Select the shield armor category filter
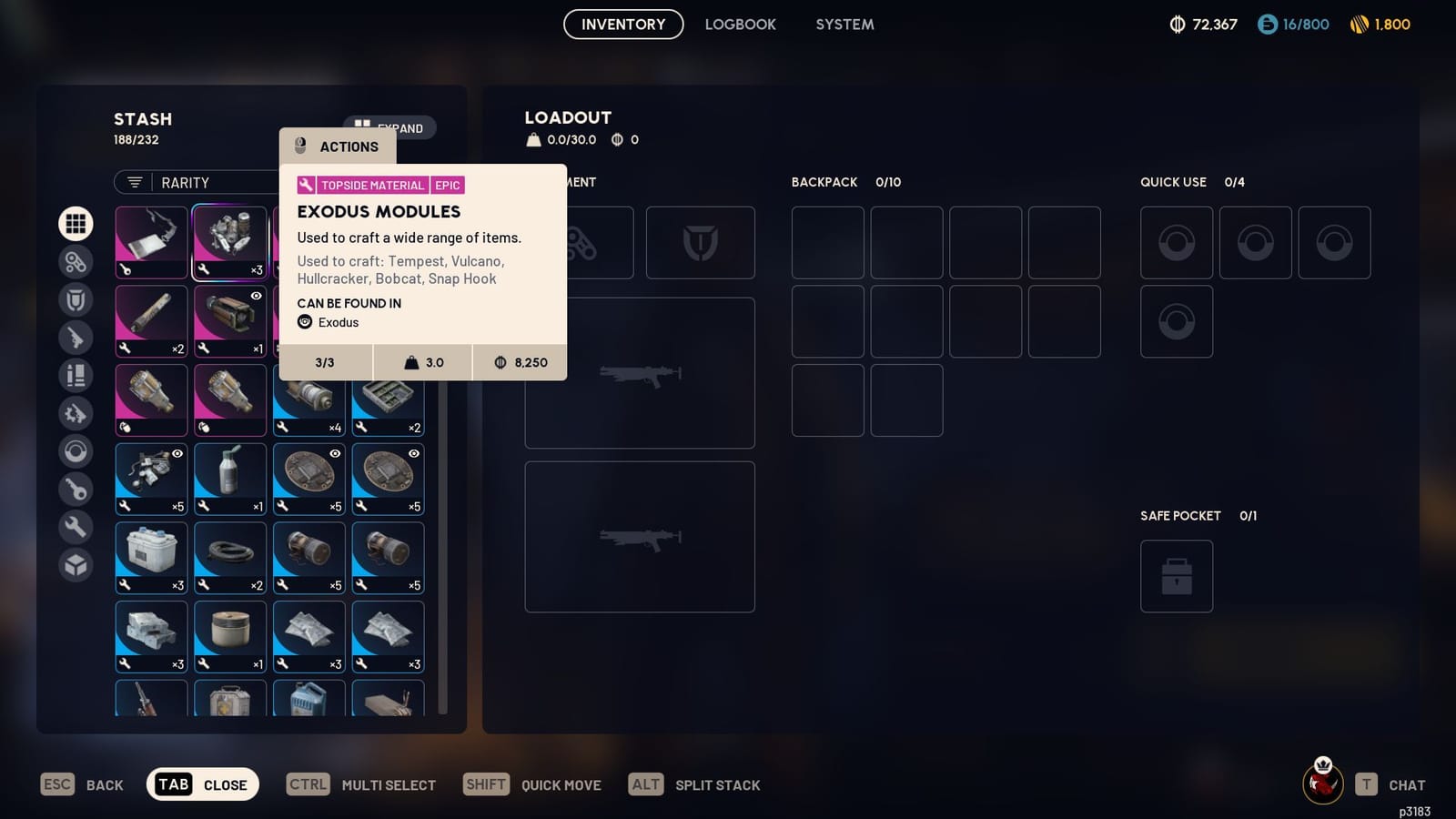 pyautogui.click(x=76, y=299)
